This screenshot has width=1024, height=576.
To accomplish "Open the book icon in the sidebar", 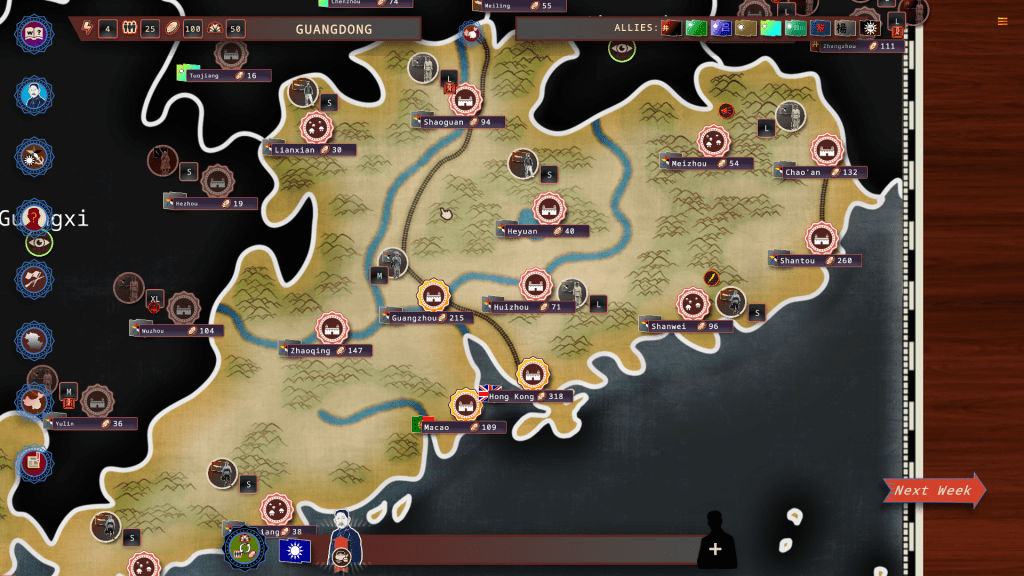I will [35, 33].
